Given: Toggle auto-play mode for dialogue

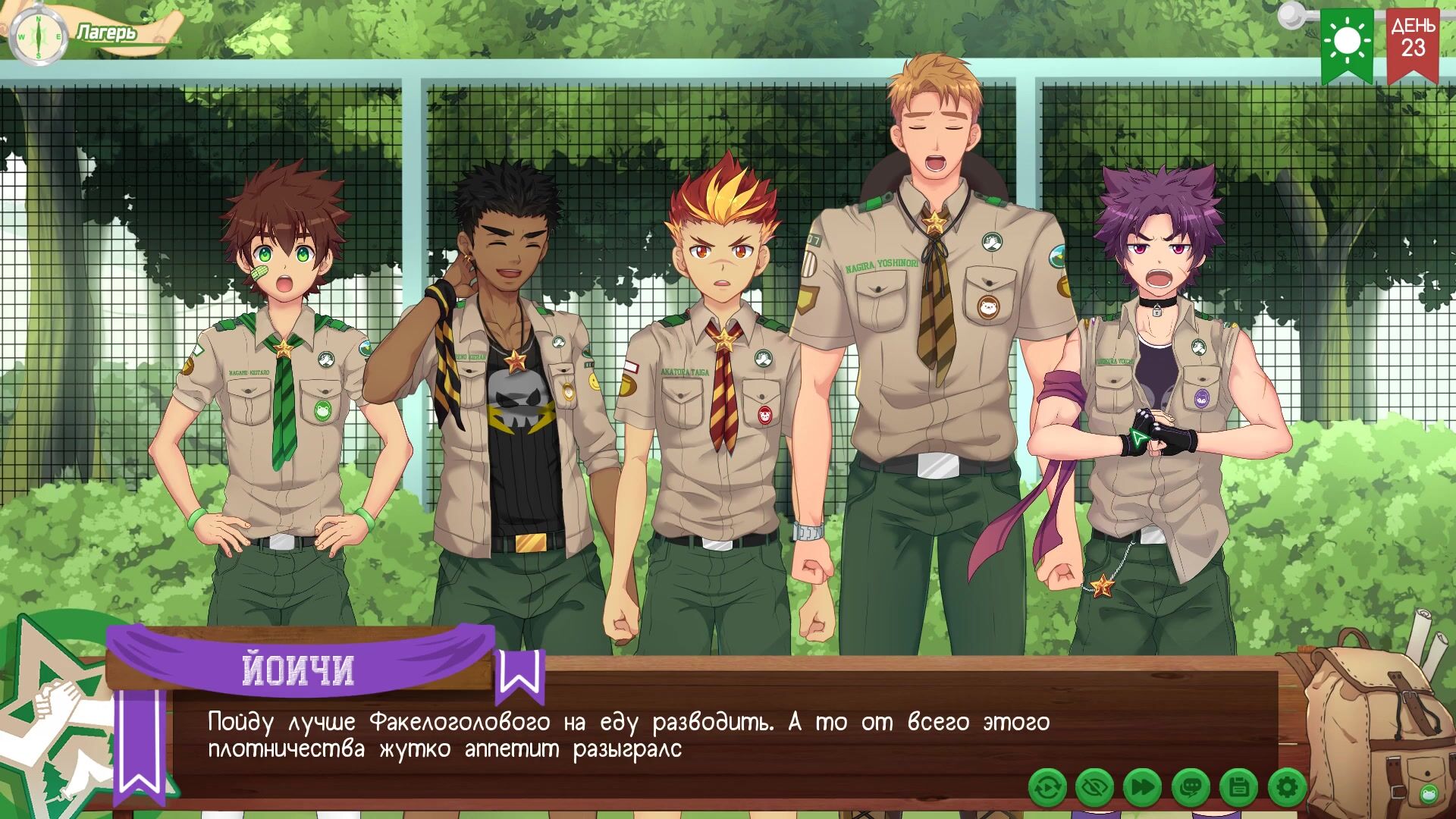Looking at the screenshot, I should point(1048,788).
